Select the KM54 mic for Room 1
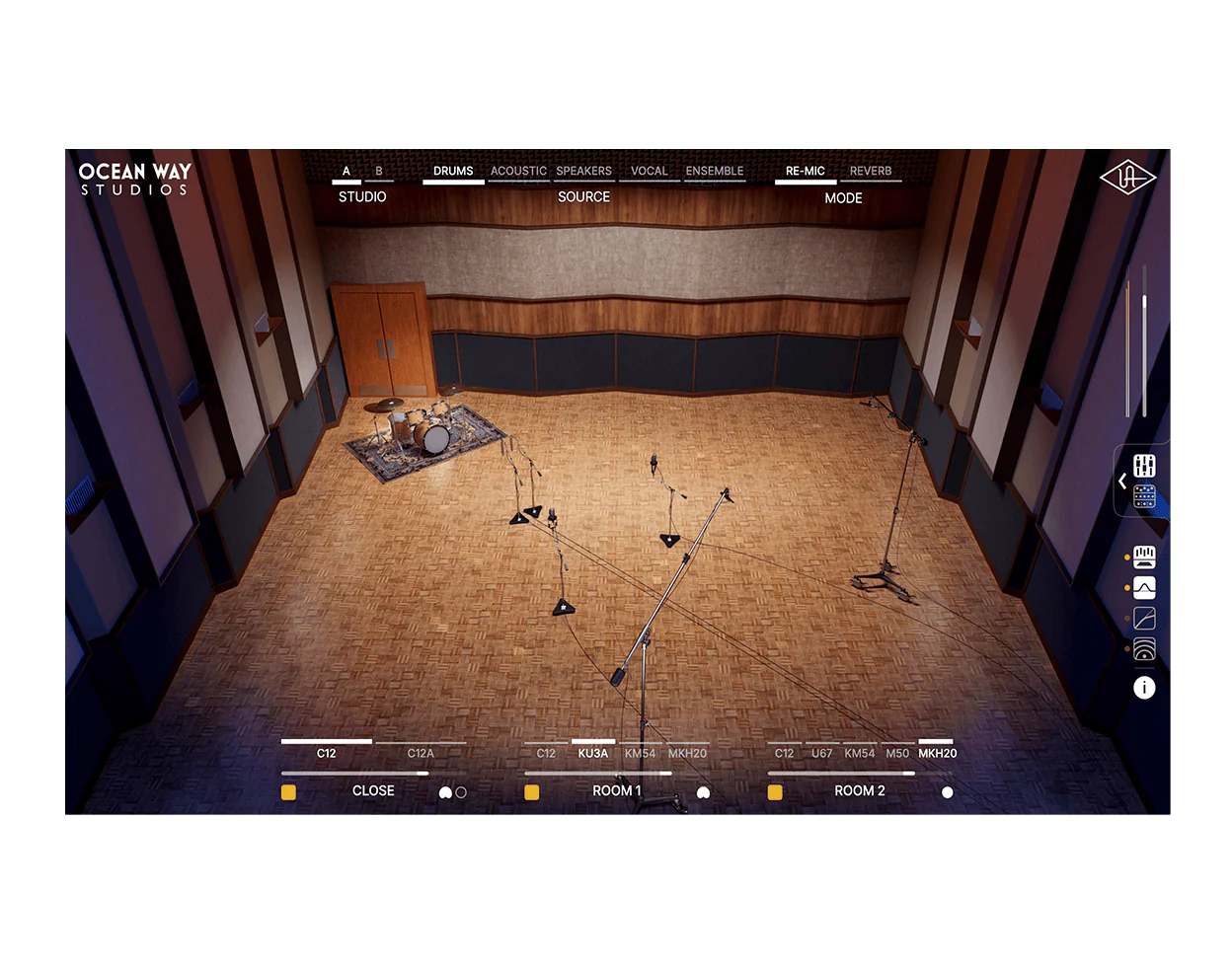The image size is (1232, 967). click(640, 753)
